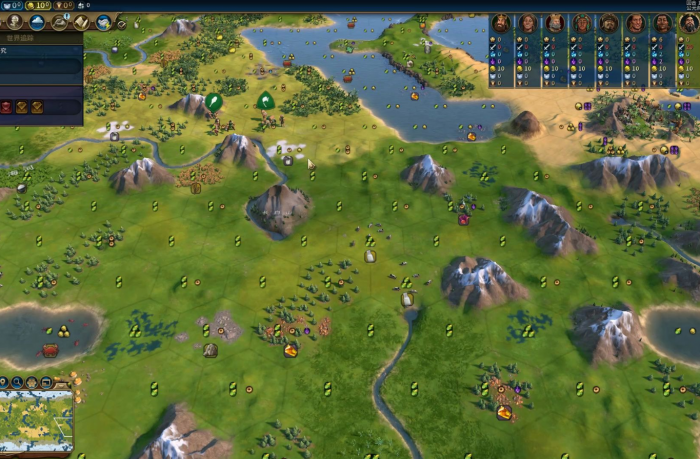Open the storm cloud lightning button

[x=103, y=22]
